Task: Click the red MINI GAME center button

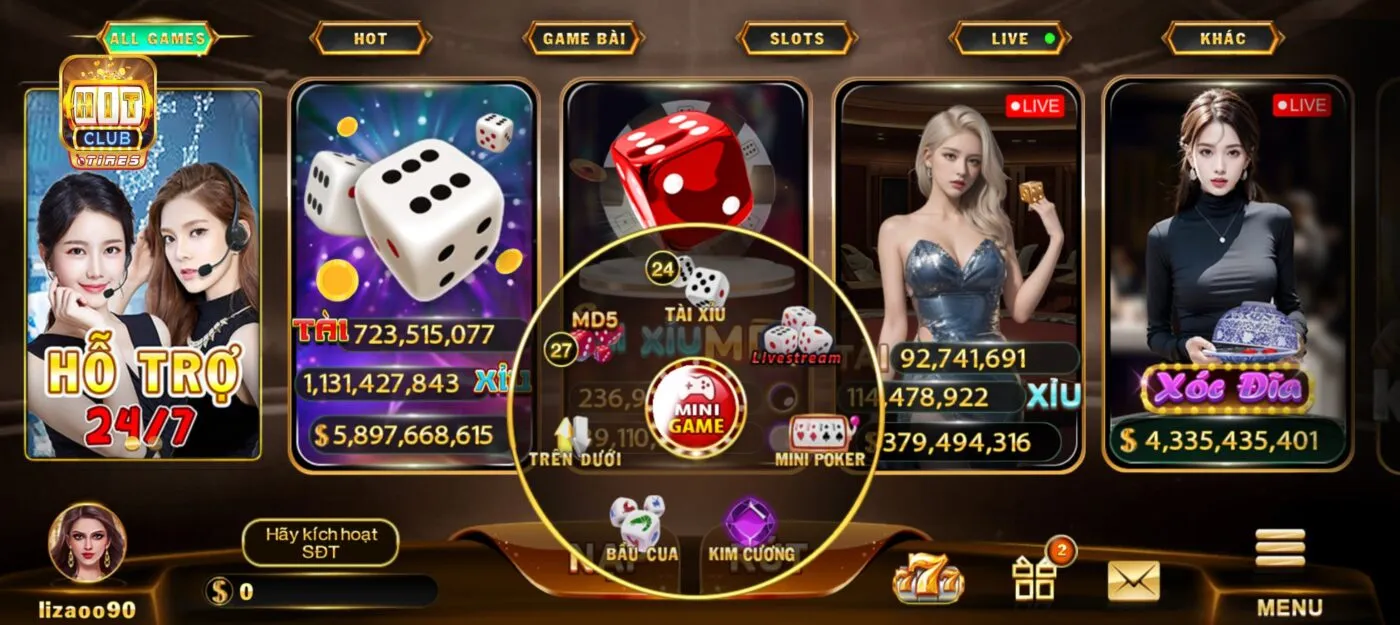Action: point(696,410)
